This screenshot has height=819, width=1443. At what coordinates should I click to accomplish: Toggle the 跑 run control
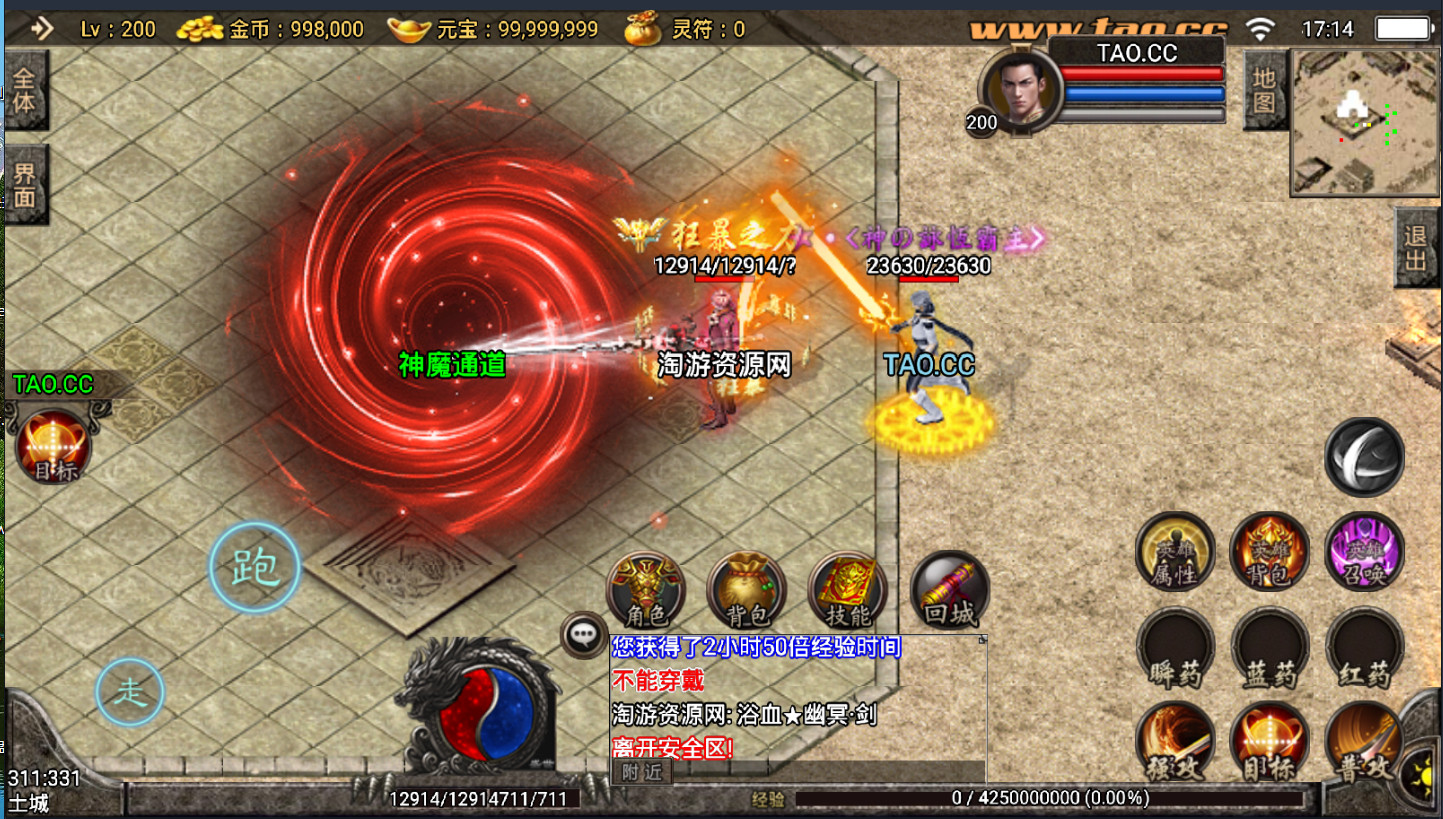pyautogui.click(x=254, y=567)
